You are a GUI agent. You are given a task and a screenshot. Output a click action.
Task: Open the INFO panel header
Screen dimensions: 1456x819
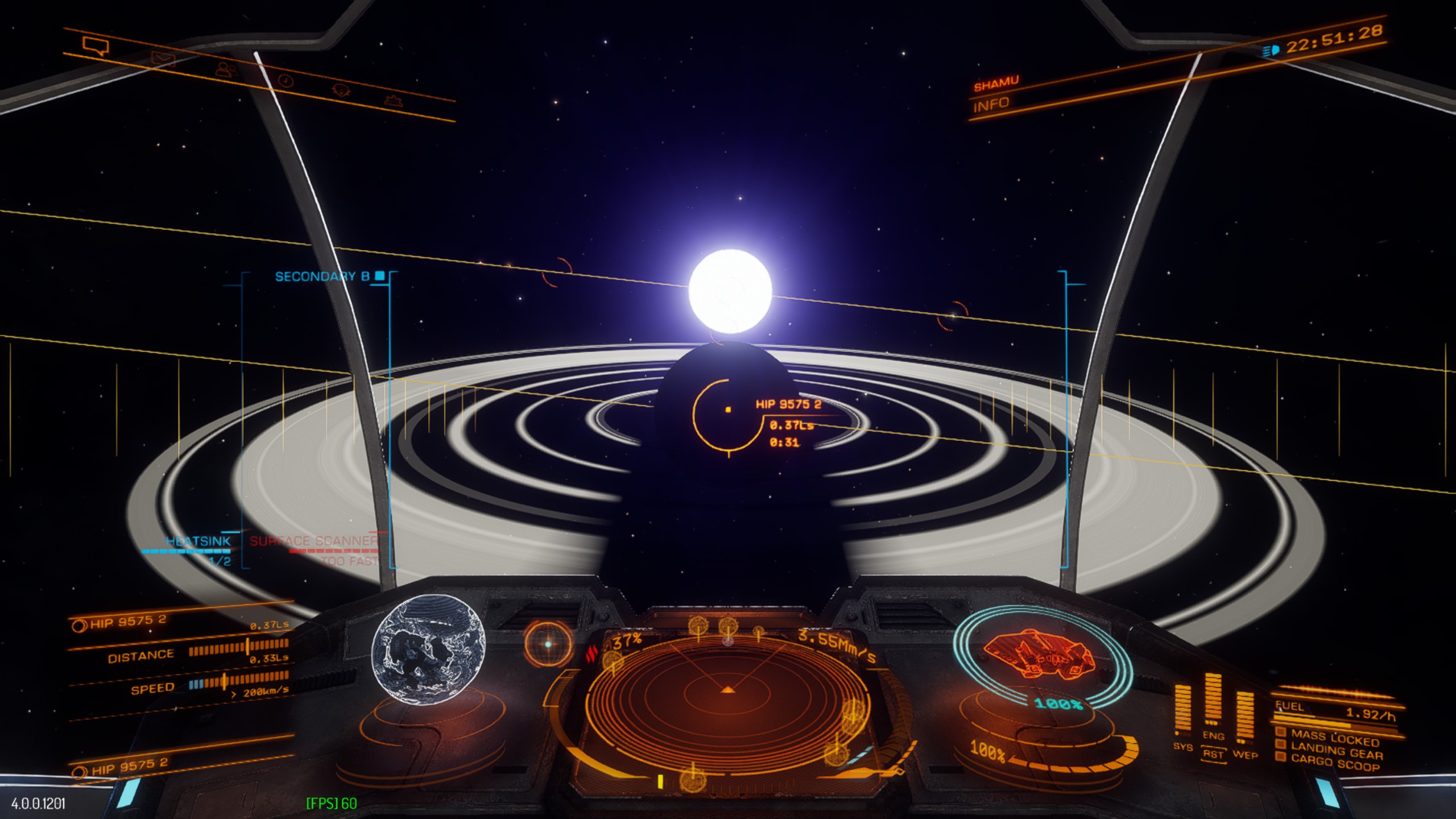[x=991, y=105]
